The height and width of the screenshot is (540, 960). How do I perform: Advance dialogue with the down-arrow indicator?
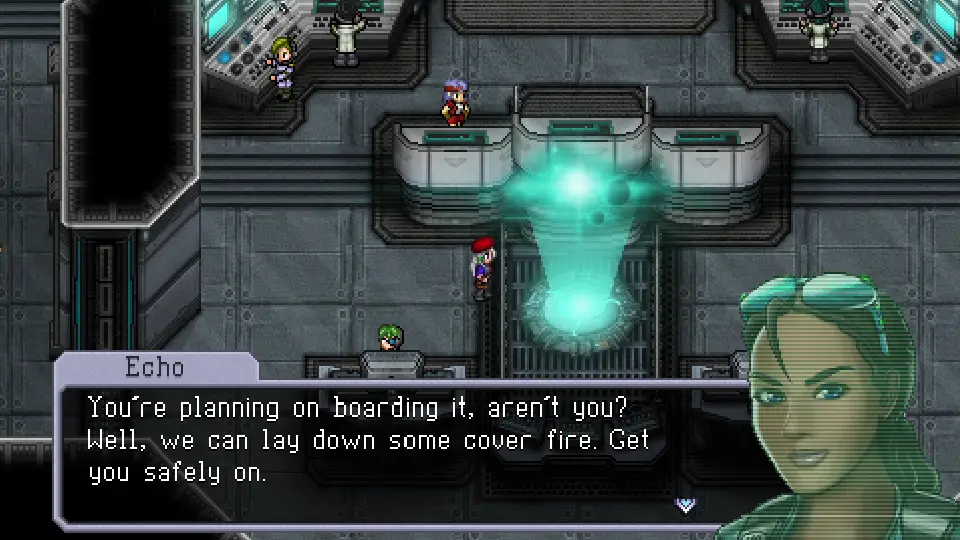[686, 505]
